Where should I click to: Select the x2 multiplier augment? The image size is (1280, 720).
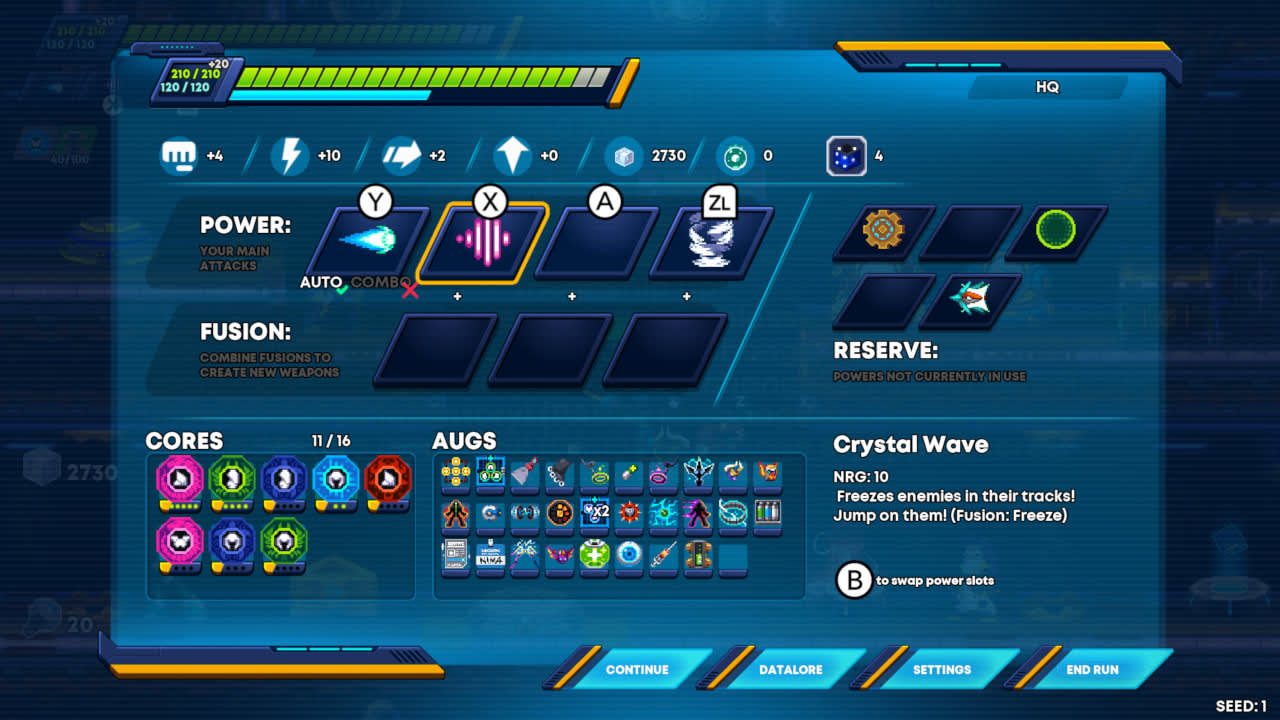pos(594,511)
